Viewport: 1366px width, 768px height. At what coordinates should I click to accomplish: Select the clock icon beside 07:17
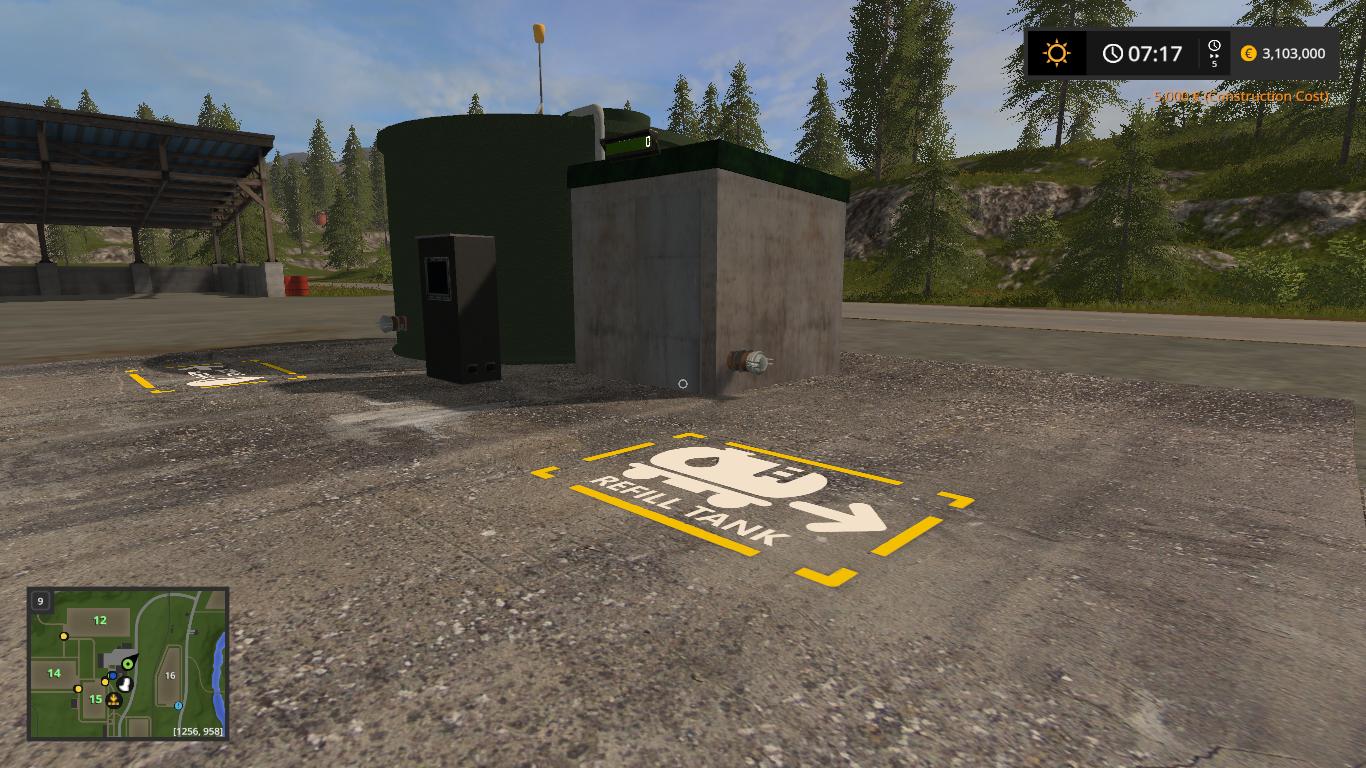coord(1112,53)
